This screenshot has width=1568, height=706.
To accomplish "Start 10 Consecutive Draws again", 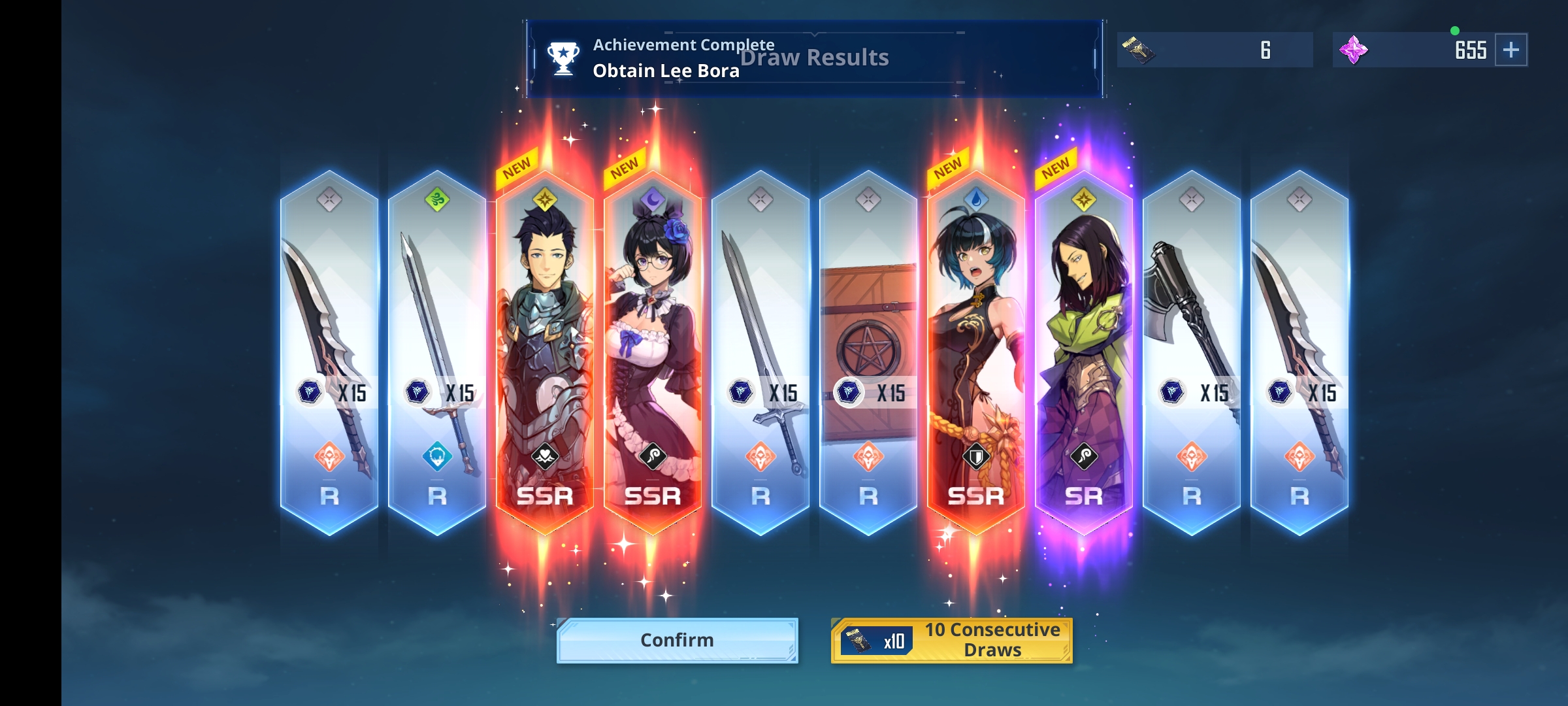I will (x=951, y=640).
